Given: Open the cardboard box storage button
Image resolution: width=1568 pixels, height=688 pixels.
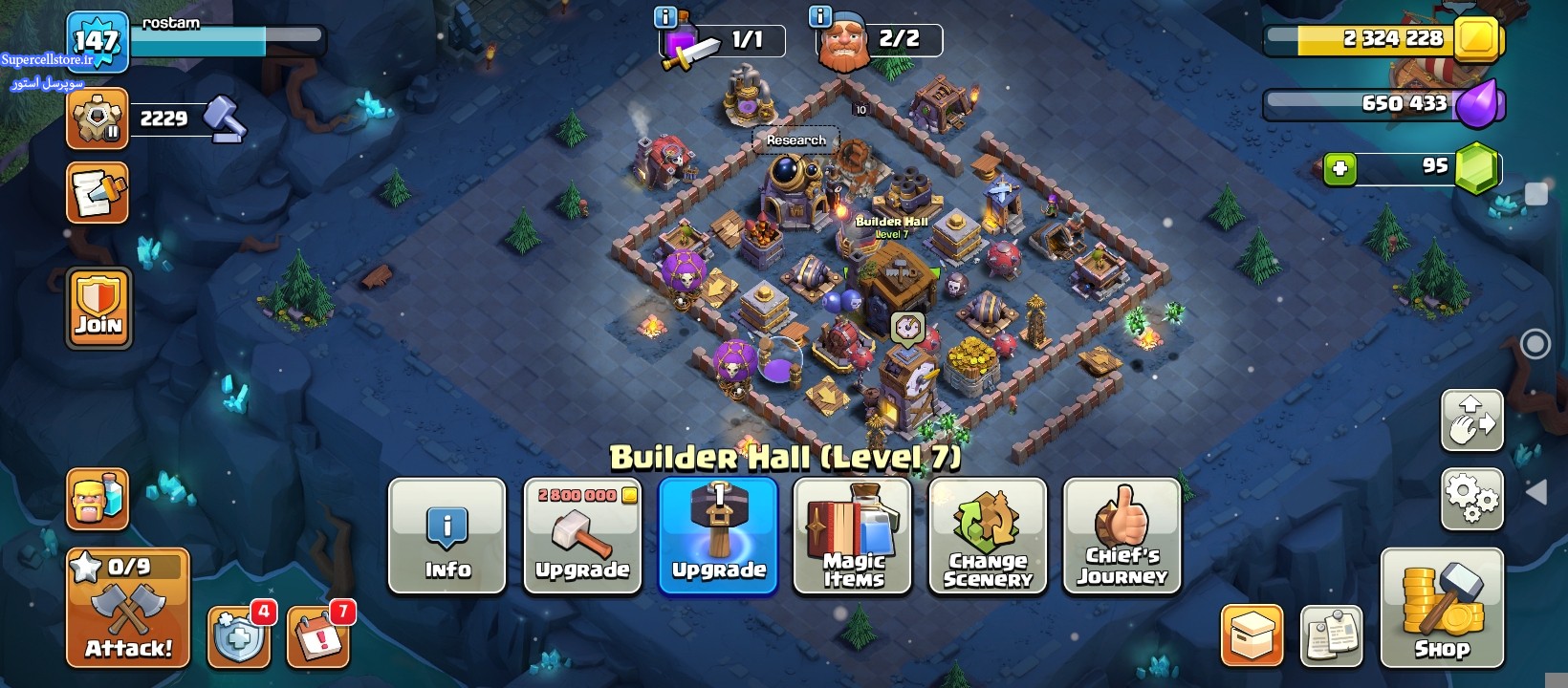Looking at the screenshot, I should tap(1252, 635).
